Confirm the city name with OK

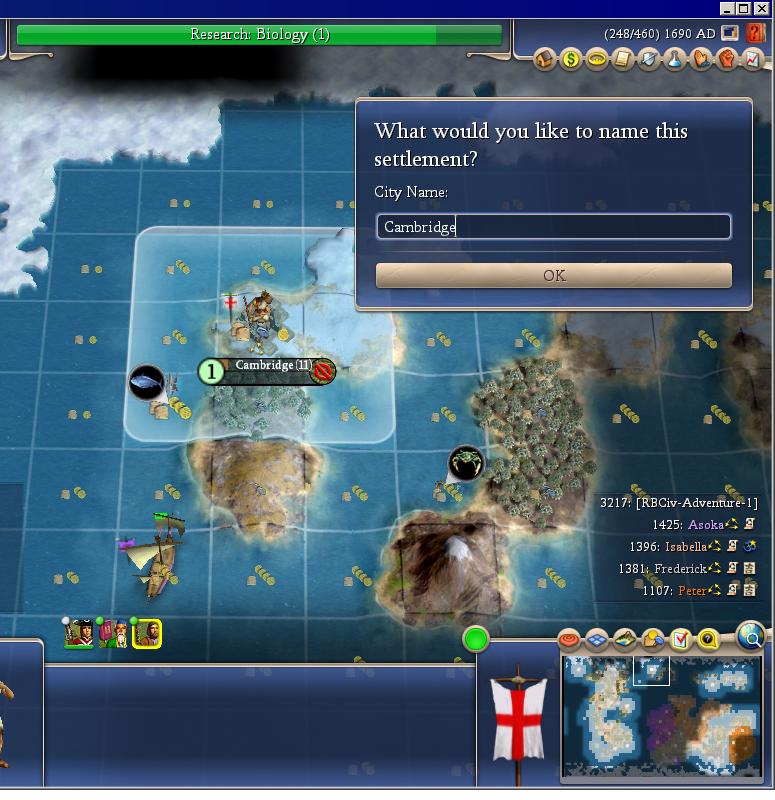click(x=553, y=275)
